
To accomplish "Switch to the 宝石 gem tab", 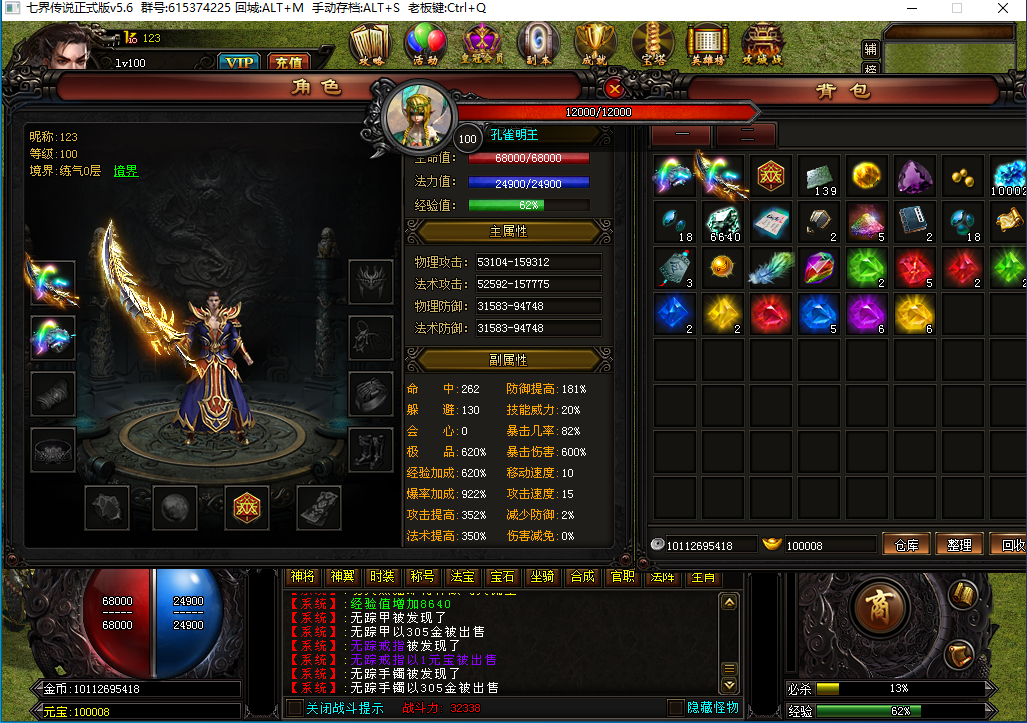I will (x=501, y=576).
